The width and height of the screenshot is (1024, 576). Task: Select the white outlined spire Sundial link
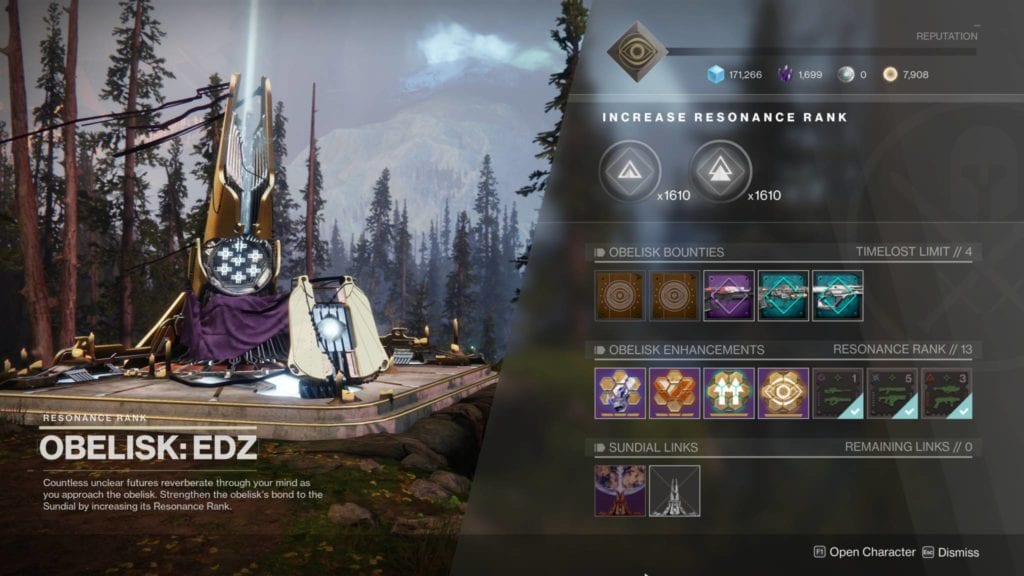[675, 490]
